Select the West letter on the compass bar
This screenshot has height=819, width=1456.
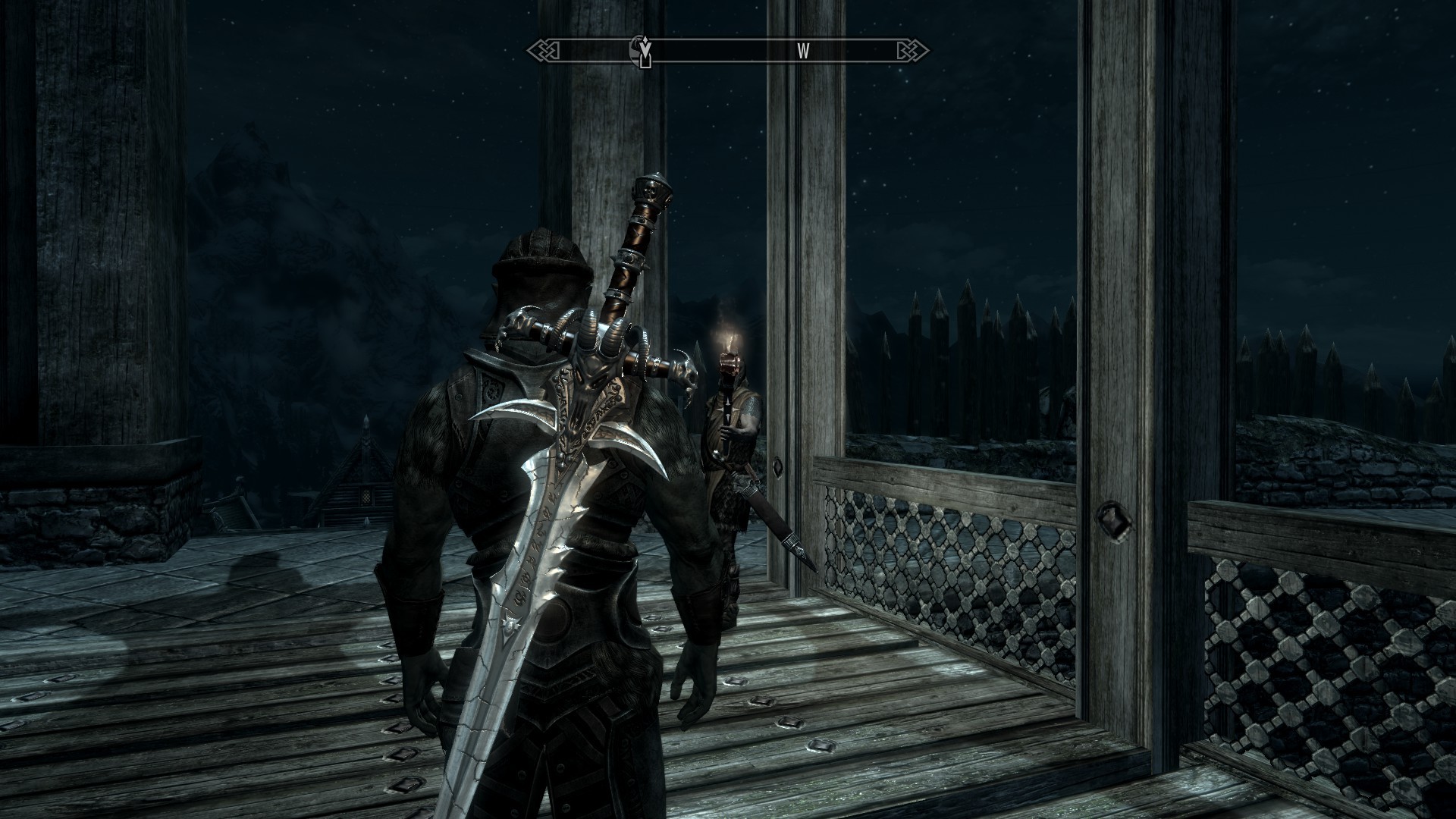[x=803, y=51]
